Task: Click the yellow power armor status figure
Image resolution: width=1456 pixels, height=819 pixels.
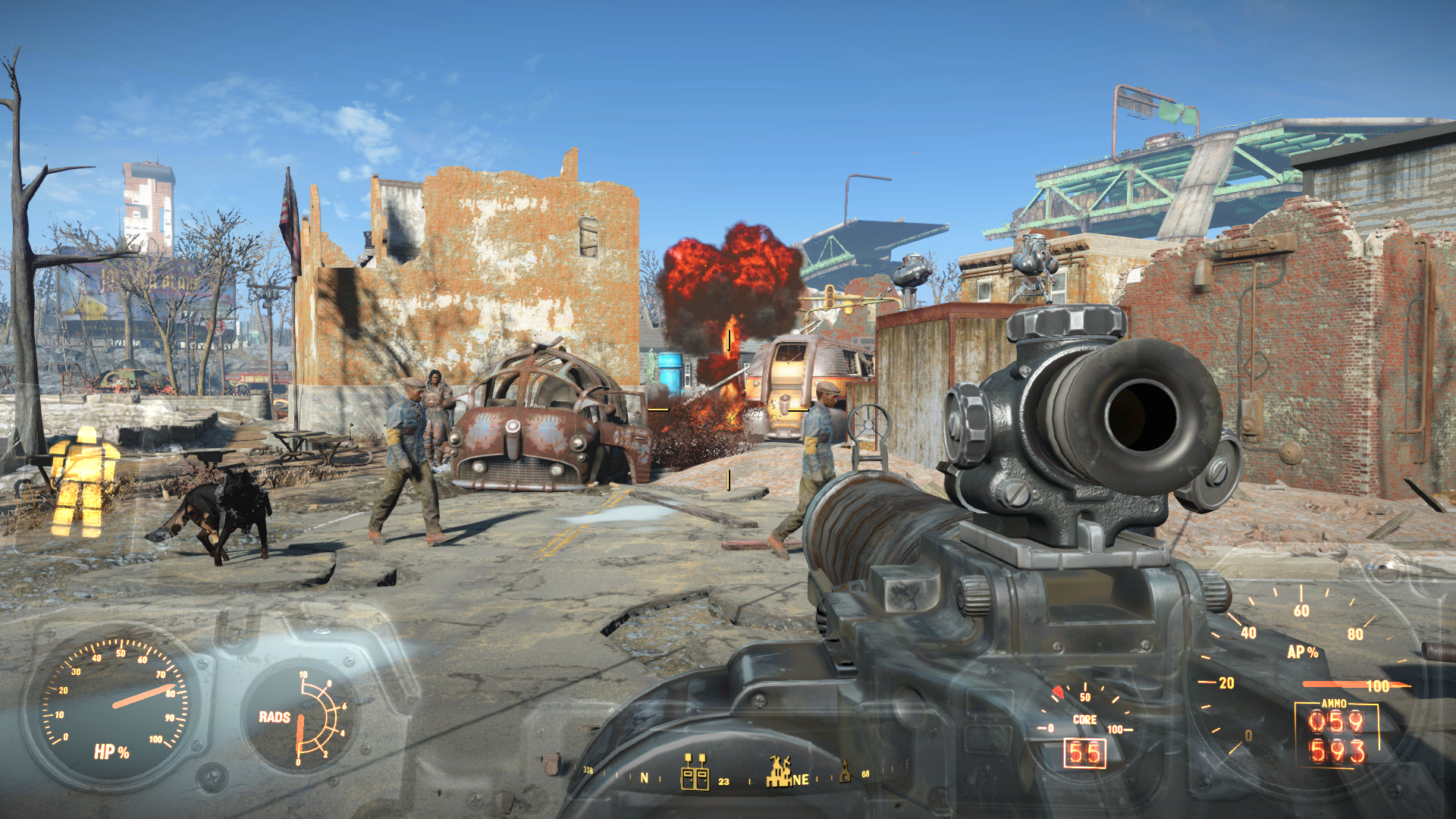Action: (x=83, y=482)
